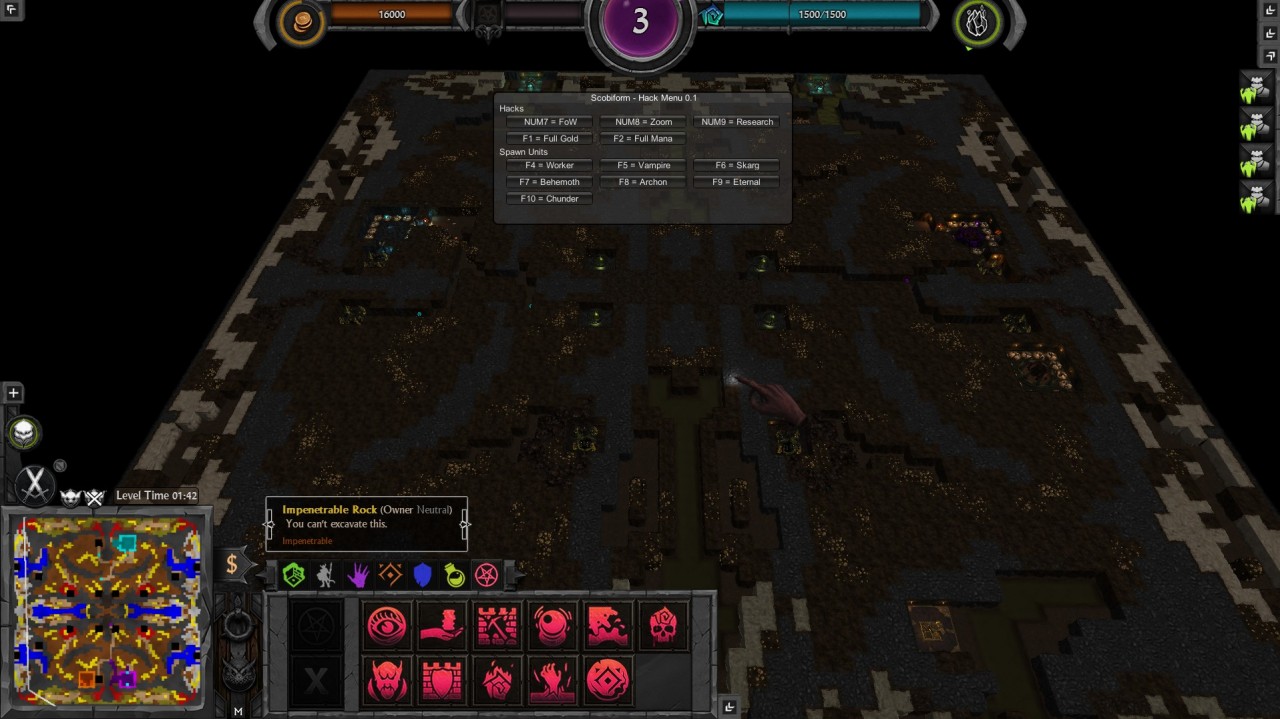Switch to the green cube rooms tab

[x=293, y=575]
